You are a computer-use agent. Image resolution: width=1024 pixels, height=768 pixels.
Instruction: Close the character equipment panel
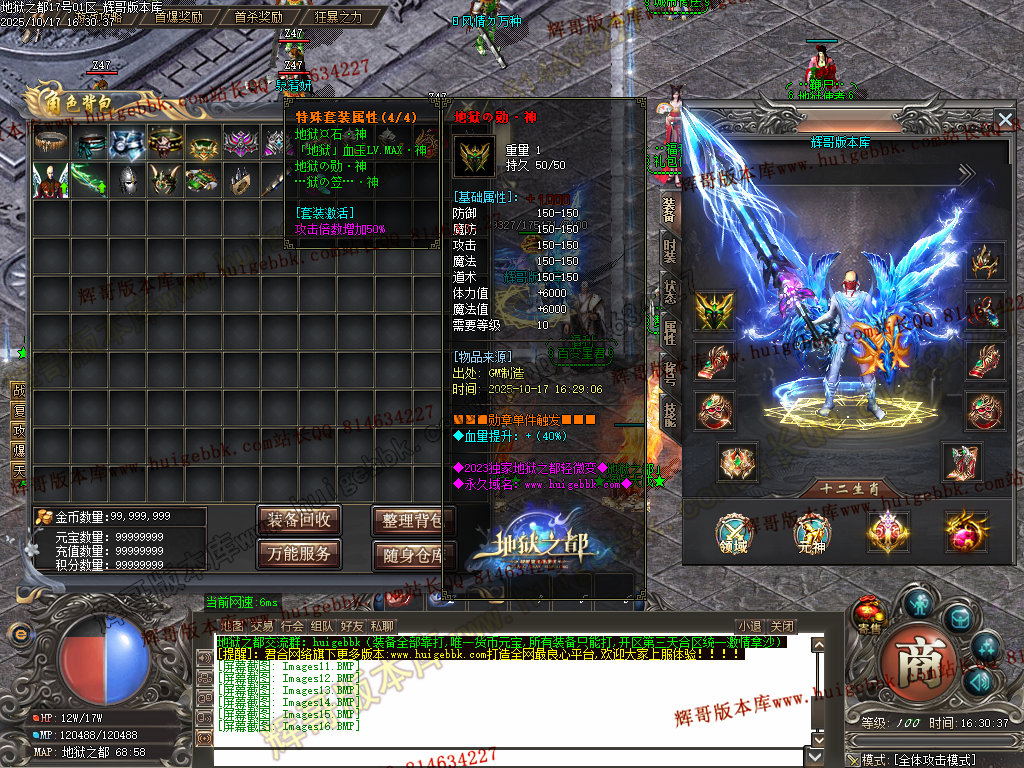coord(1005,121)
